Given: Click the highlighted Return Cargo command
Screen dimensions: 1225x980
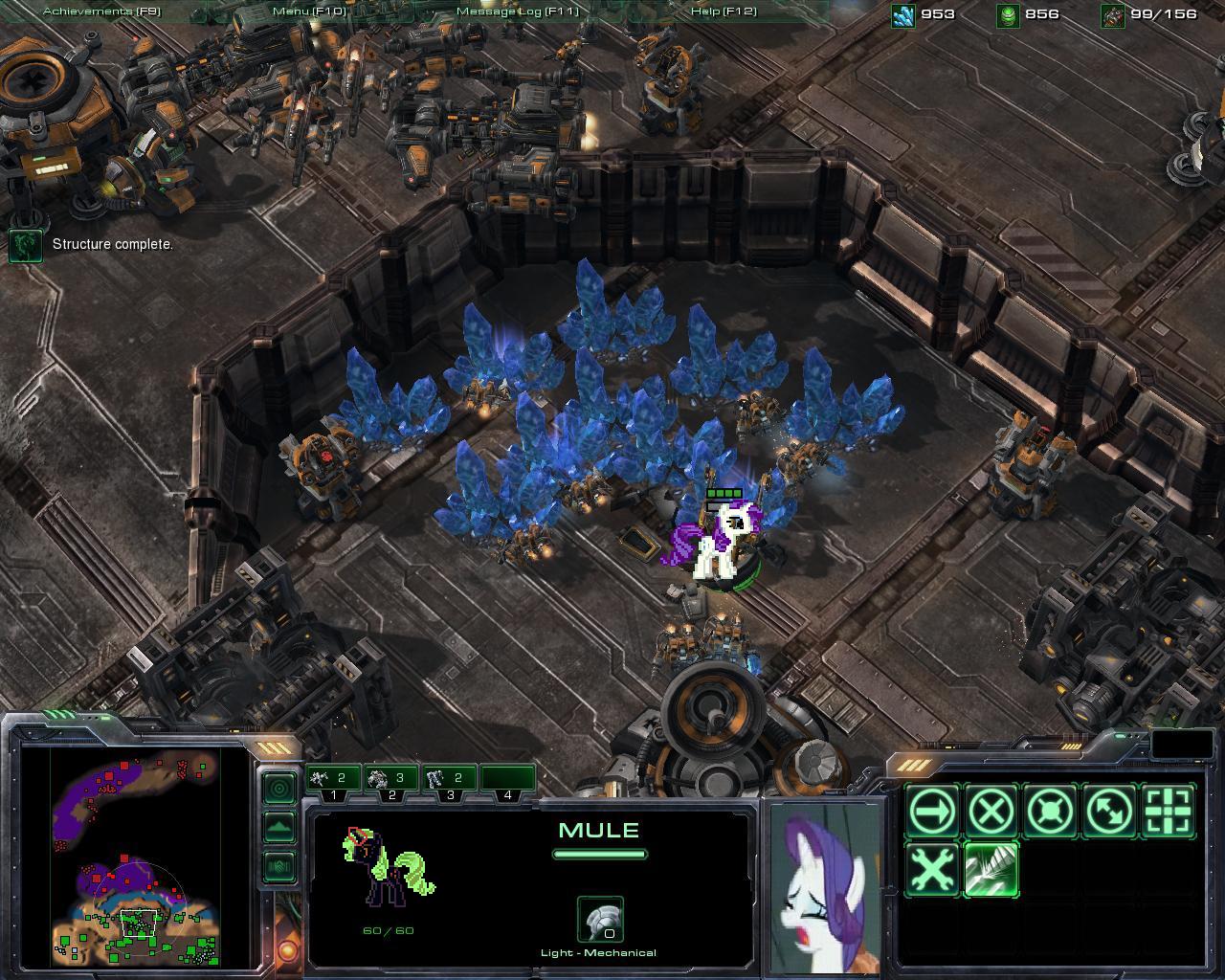Looking at the screenshot, I should (x=991, y=870).
